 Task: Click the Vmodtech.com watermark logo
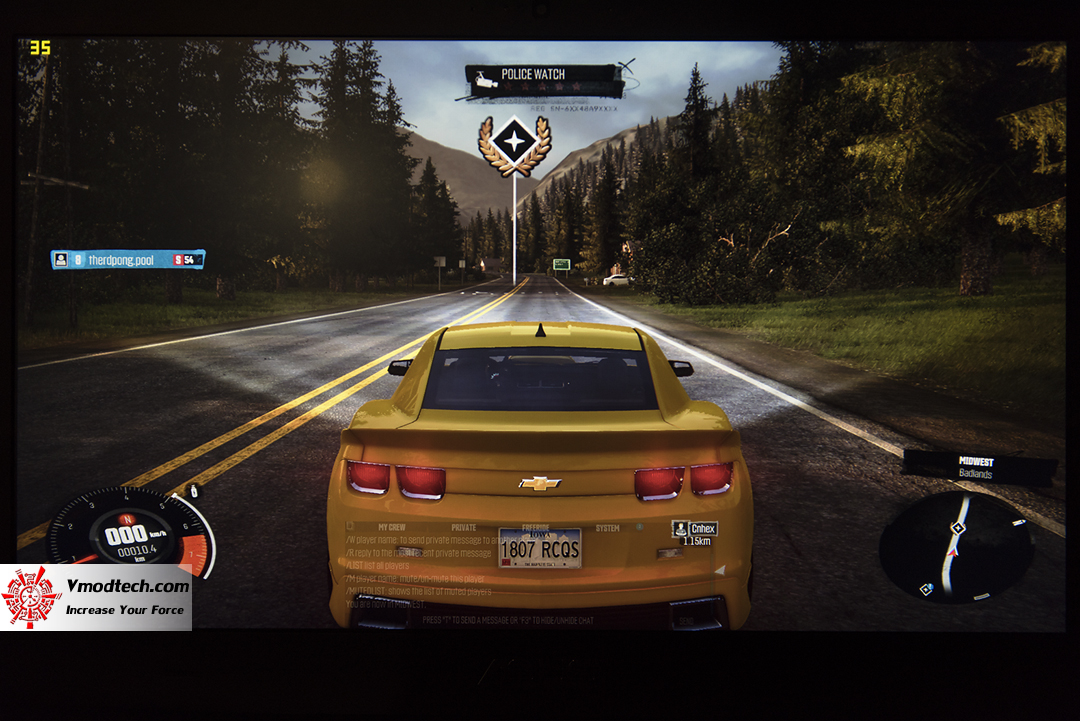[96, 597]
